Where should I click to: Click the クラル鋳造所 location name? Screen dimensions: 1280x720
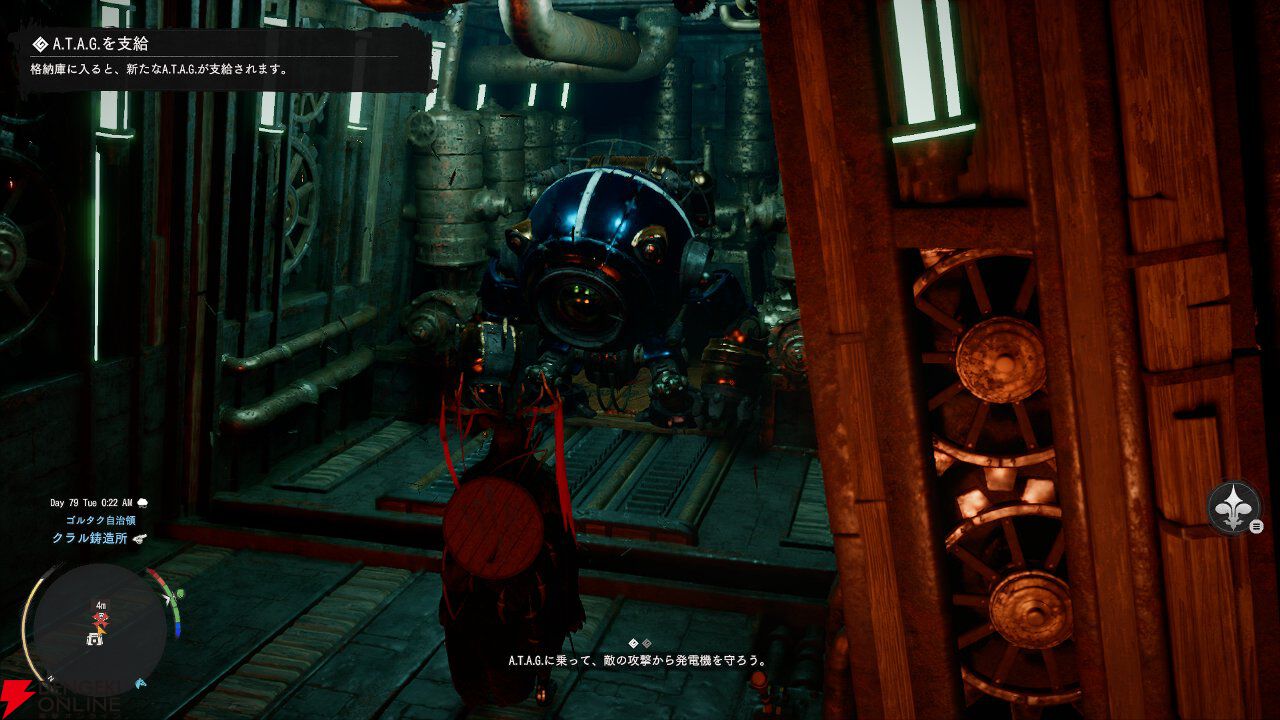click(x=89, y=538)
